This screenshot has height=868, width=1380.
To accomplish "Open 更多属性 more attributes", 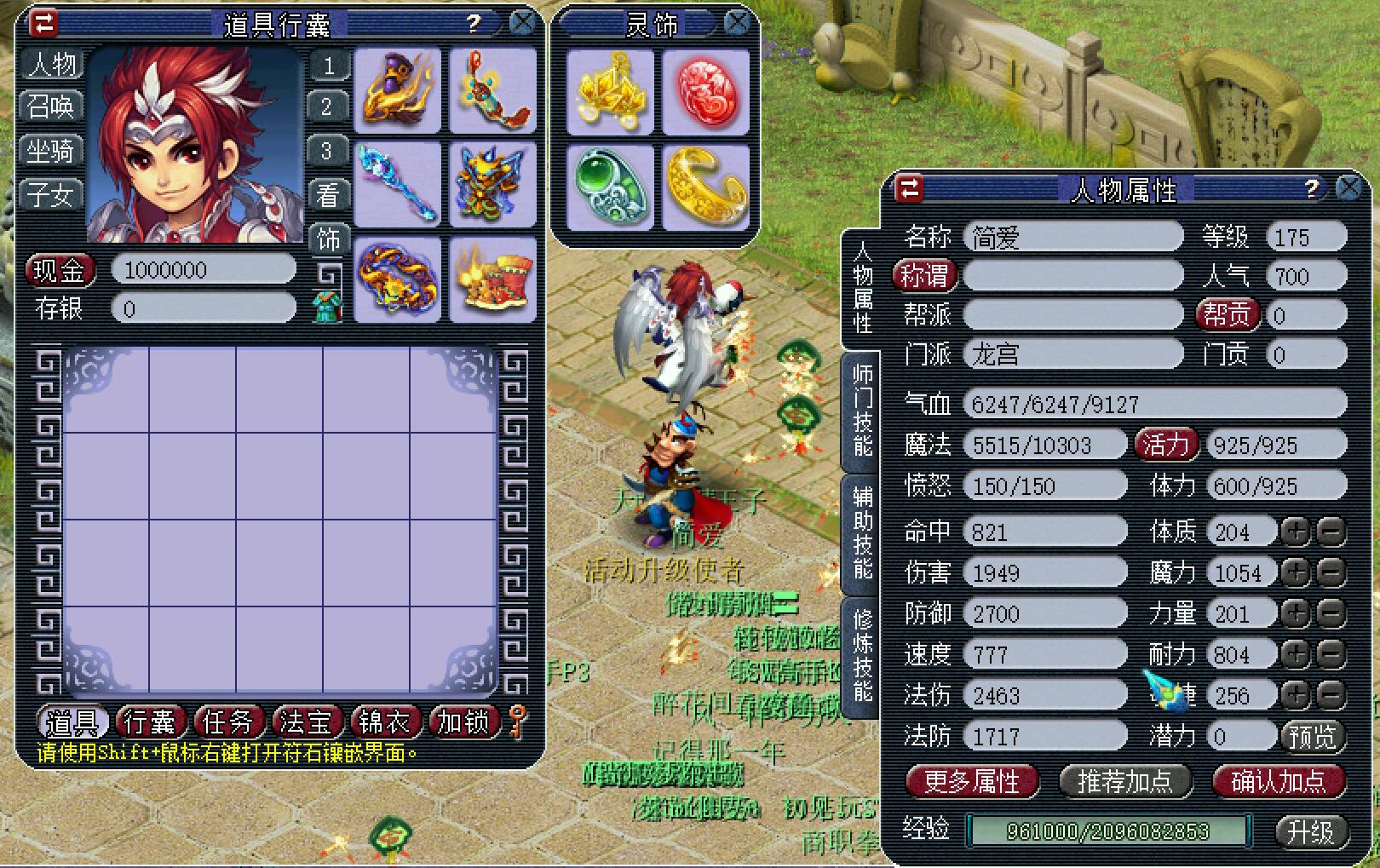I will click(x=971, y=781).
